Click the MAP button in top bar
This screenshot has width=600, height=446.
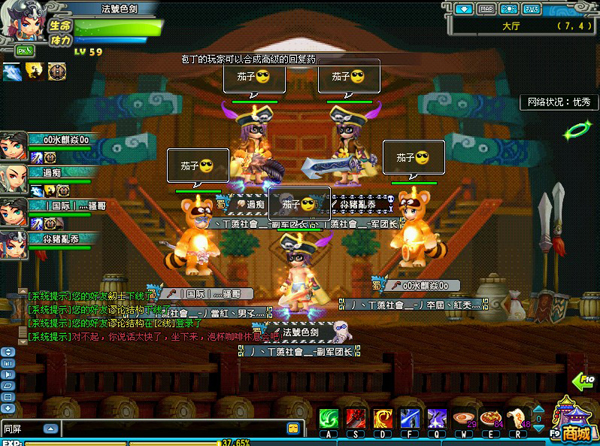(486, 8)
